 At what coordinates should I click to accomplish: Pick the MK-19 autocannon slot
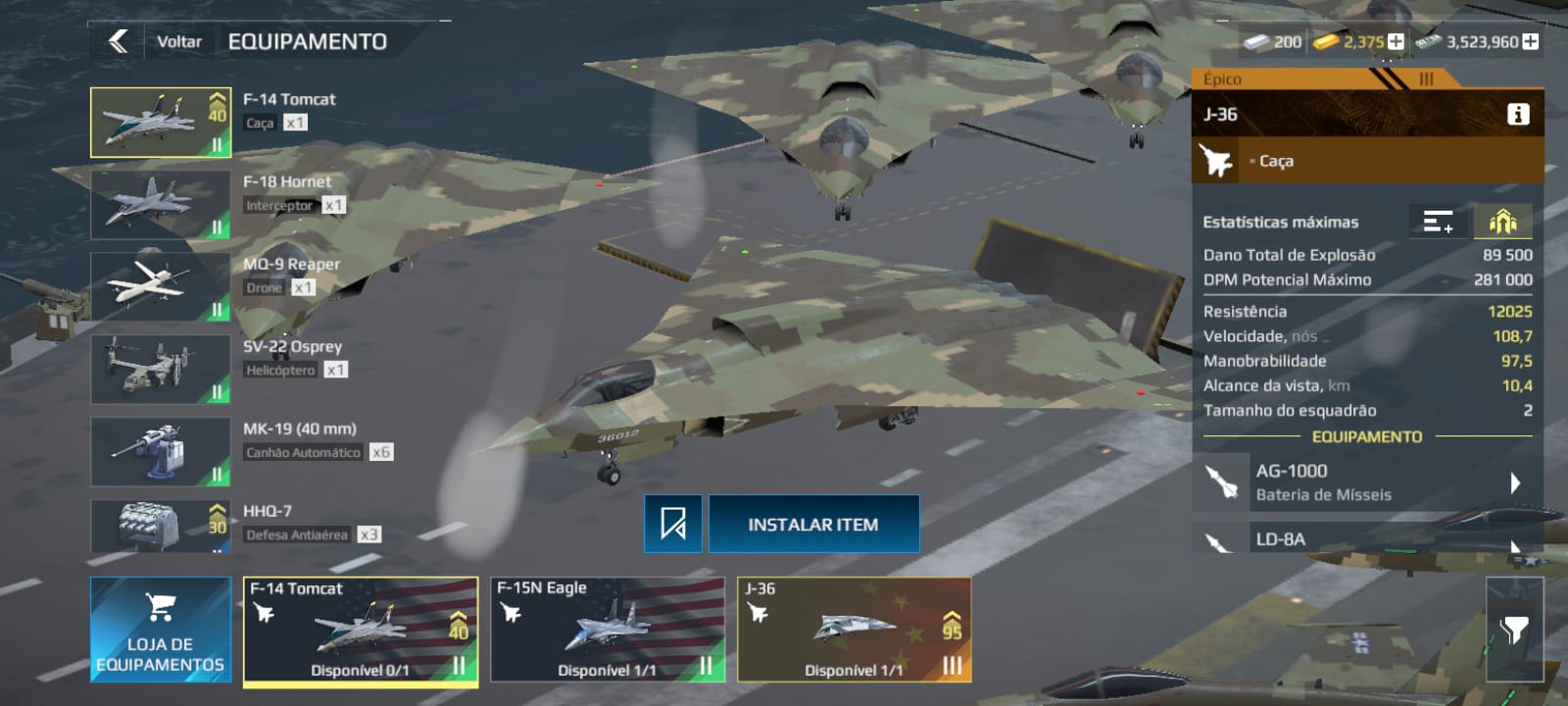point(161,451)
